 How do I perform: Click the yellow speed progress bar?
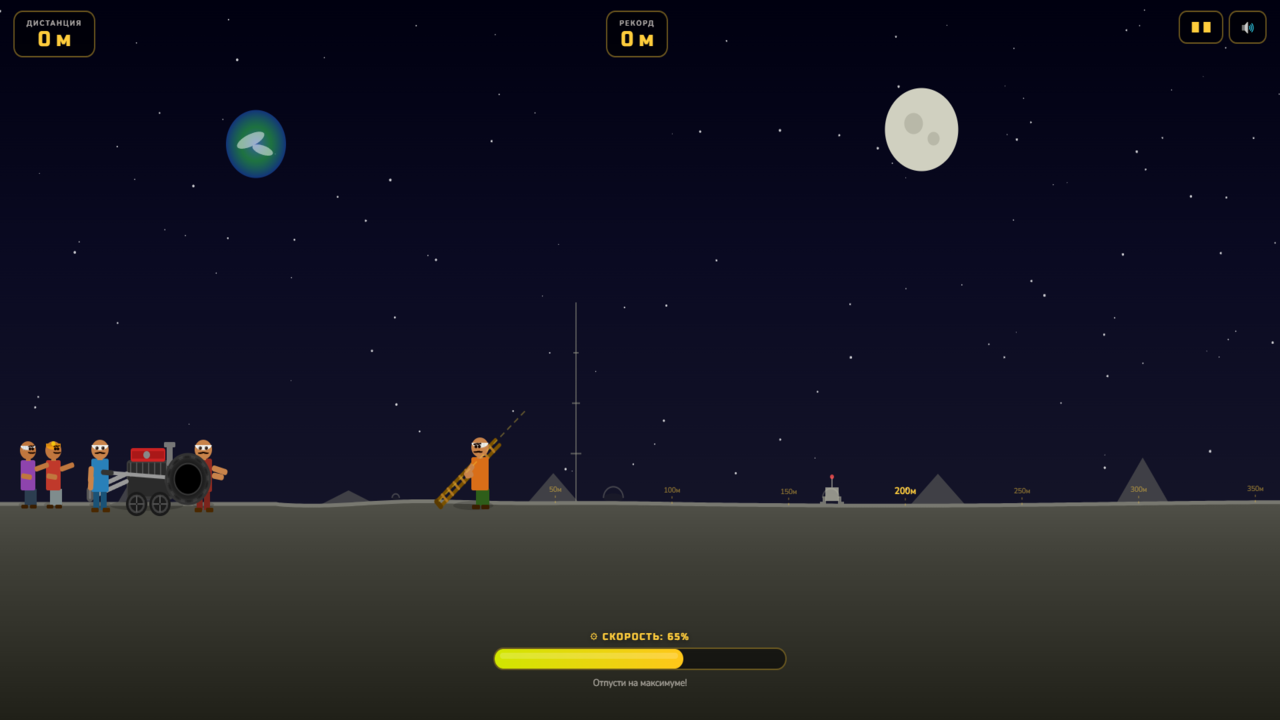pyautogui.click(x=590, y=658)
